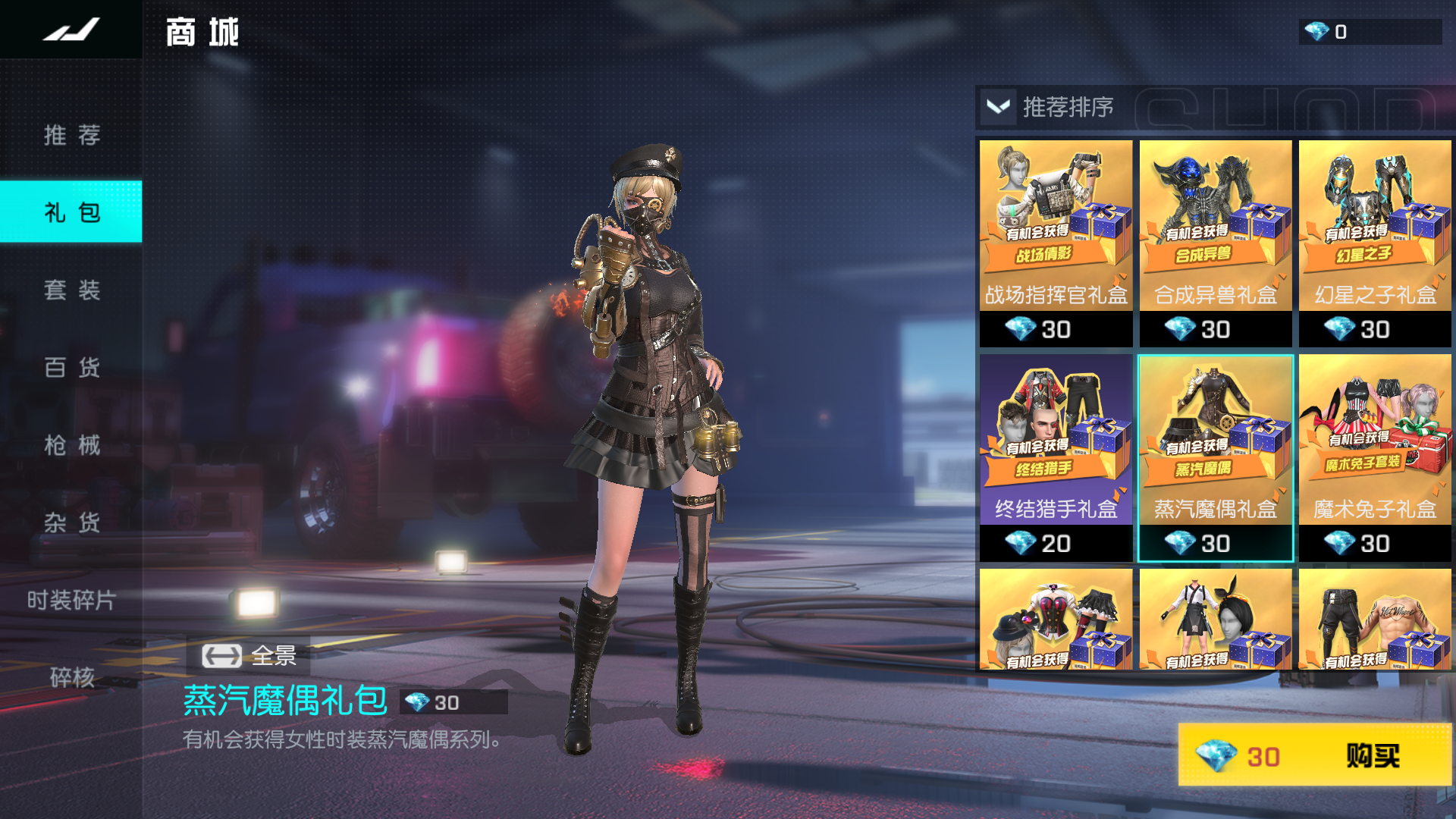Select the 蒸汽魔偶礼盒 gift box
The width and height of the screenshot is (1456, 819).
pos(1215,457)
